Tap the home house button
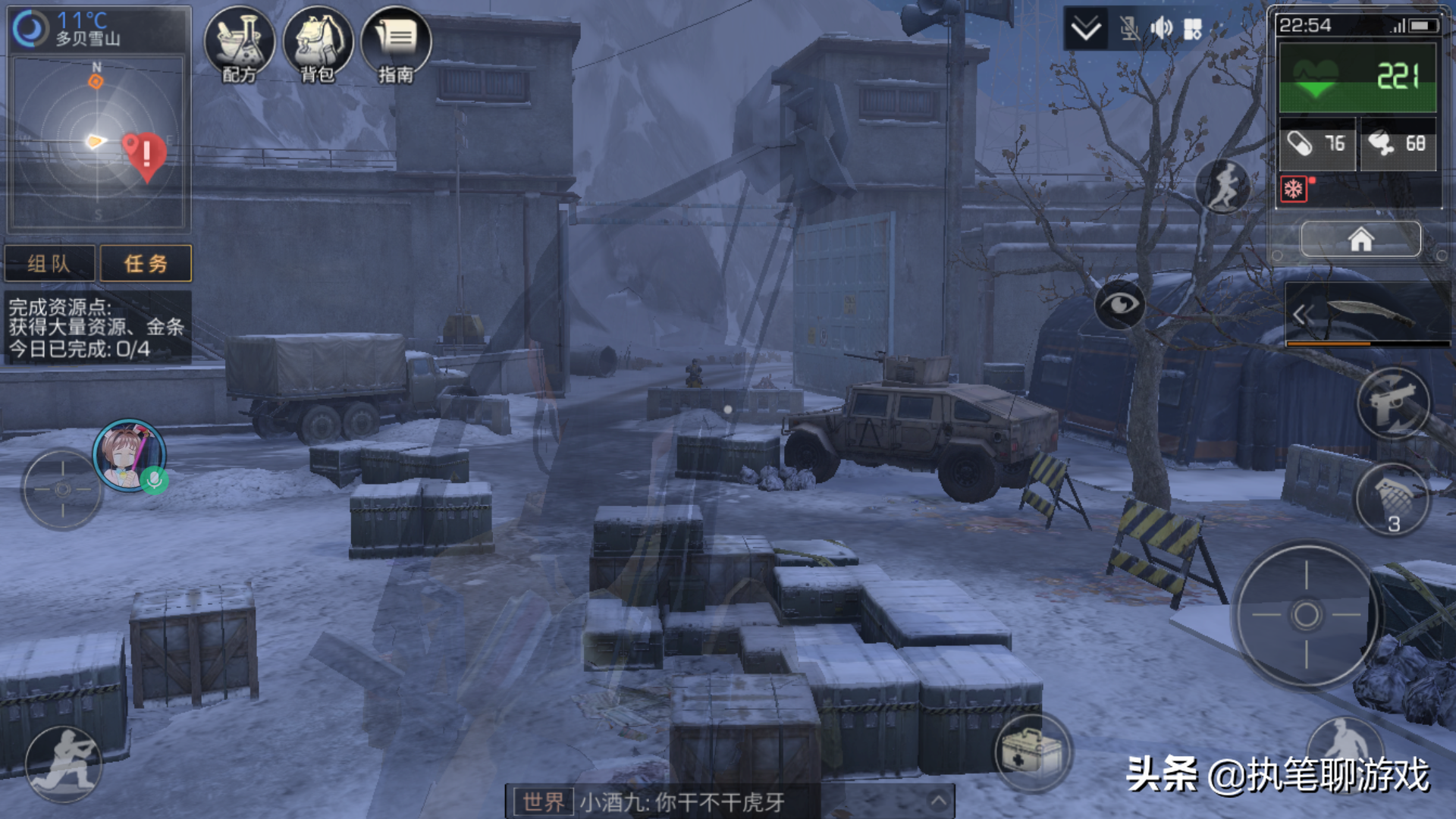Image resolution: width=1456 pixels, height=819 pixels. tap(1360, 240)
